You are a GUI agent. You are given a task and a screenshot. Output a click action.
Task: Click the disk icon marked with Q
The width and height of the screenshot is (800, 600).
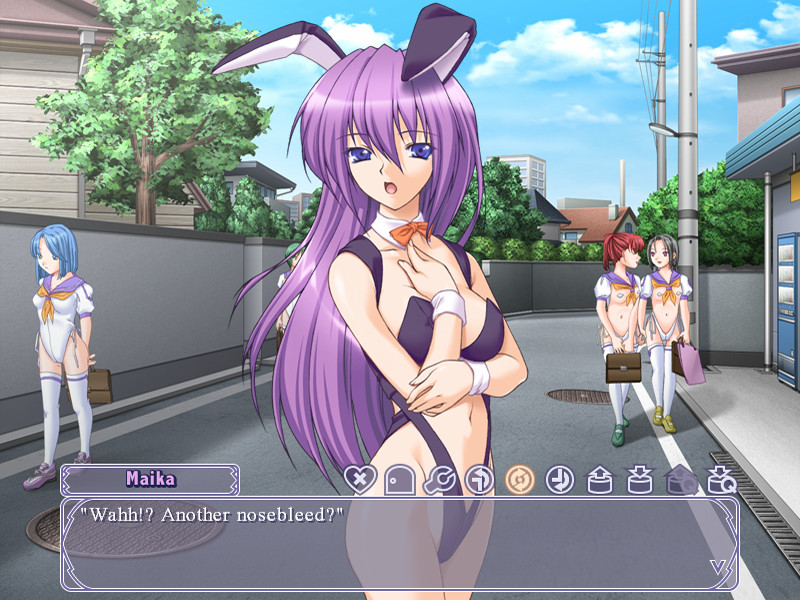722,480
